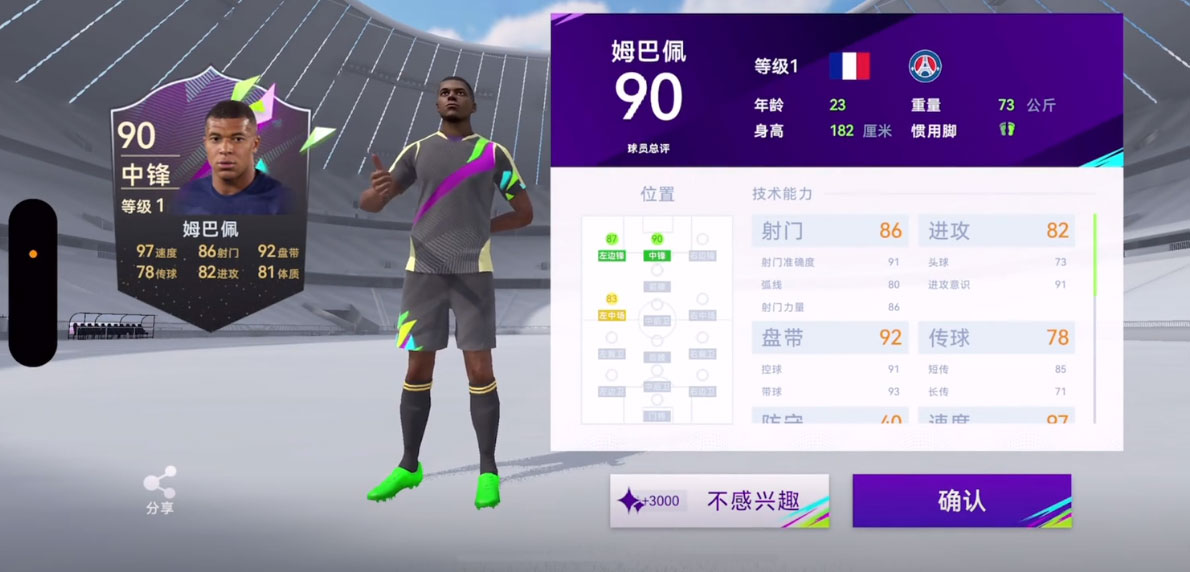Tap the 传球 78 stat header

click(x=997, y=338)
